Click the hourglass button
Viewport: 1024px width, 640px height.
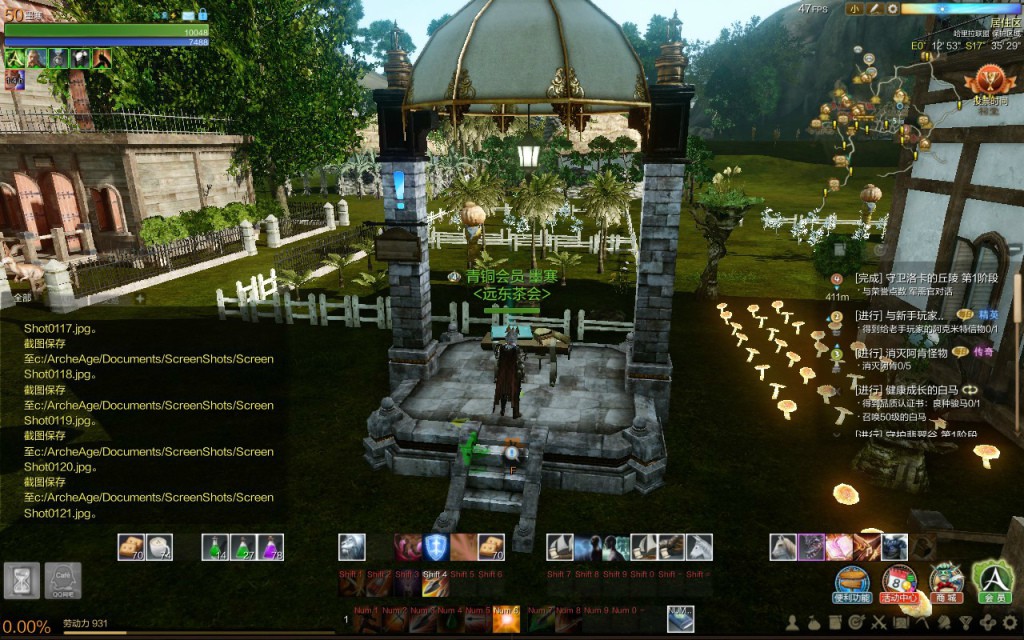(21, 581)
